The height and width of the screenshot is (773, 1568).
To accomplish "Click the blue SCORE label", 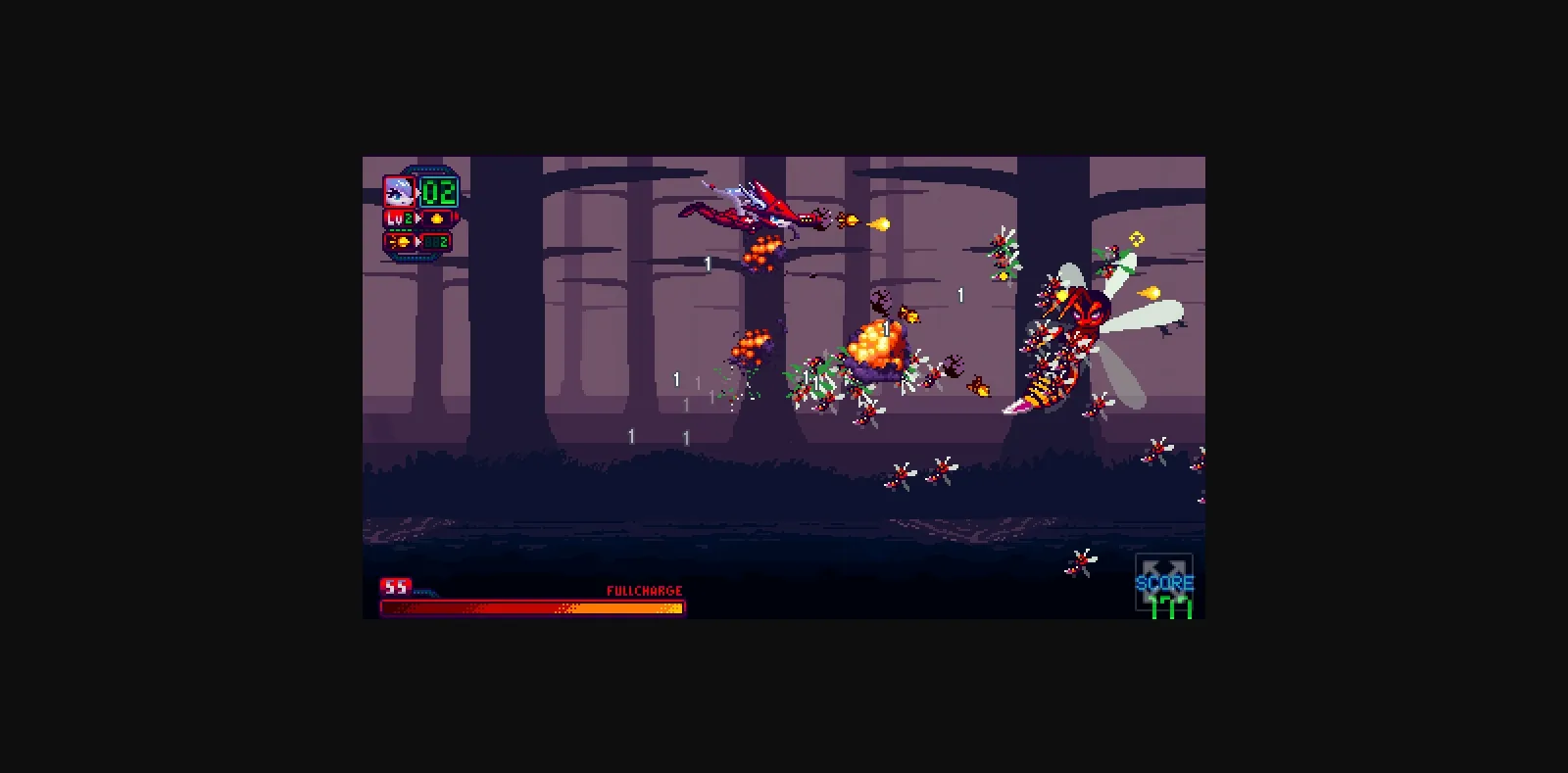I will 1165,583.
